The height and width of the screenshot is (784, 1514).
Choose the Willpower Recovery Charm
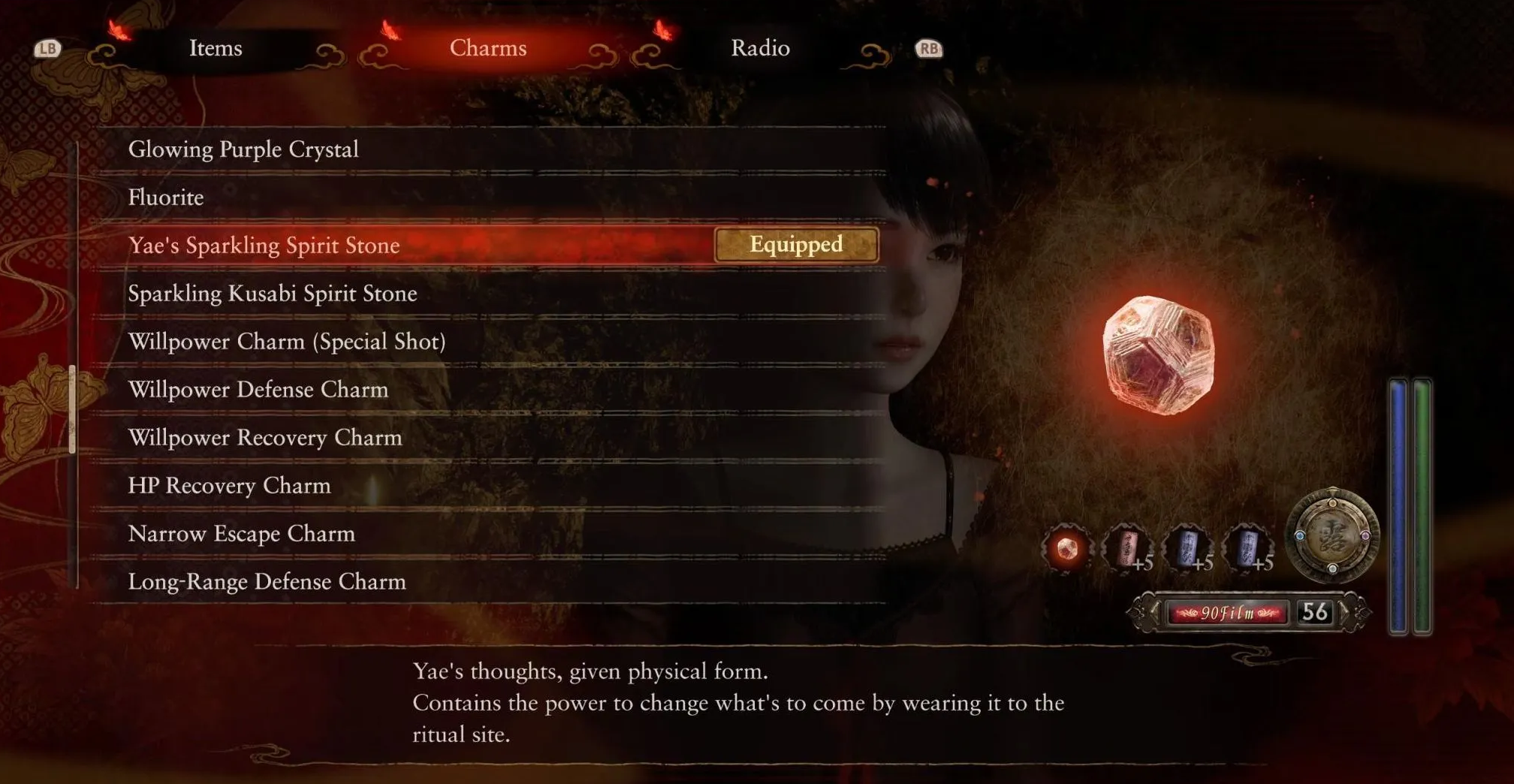265,438
